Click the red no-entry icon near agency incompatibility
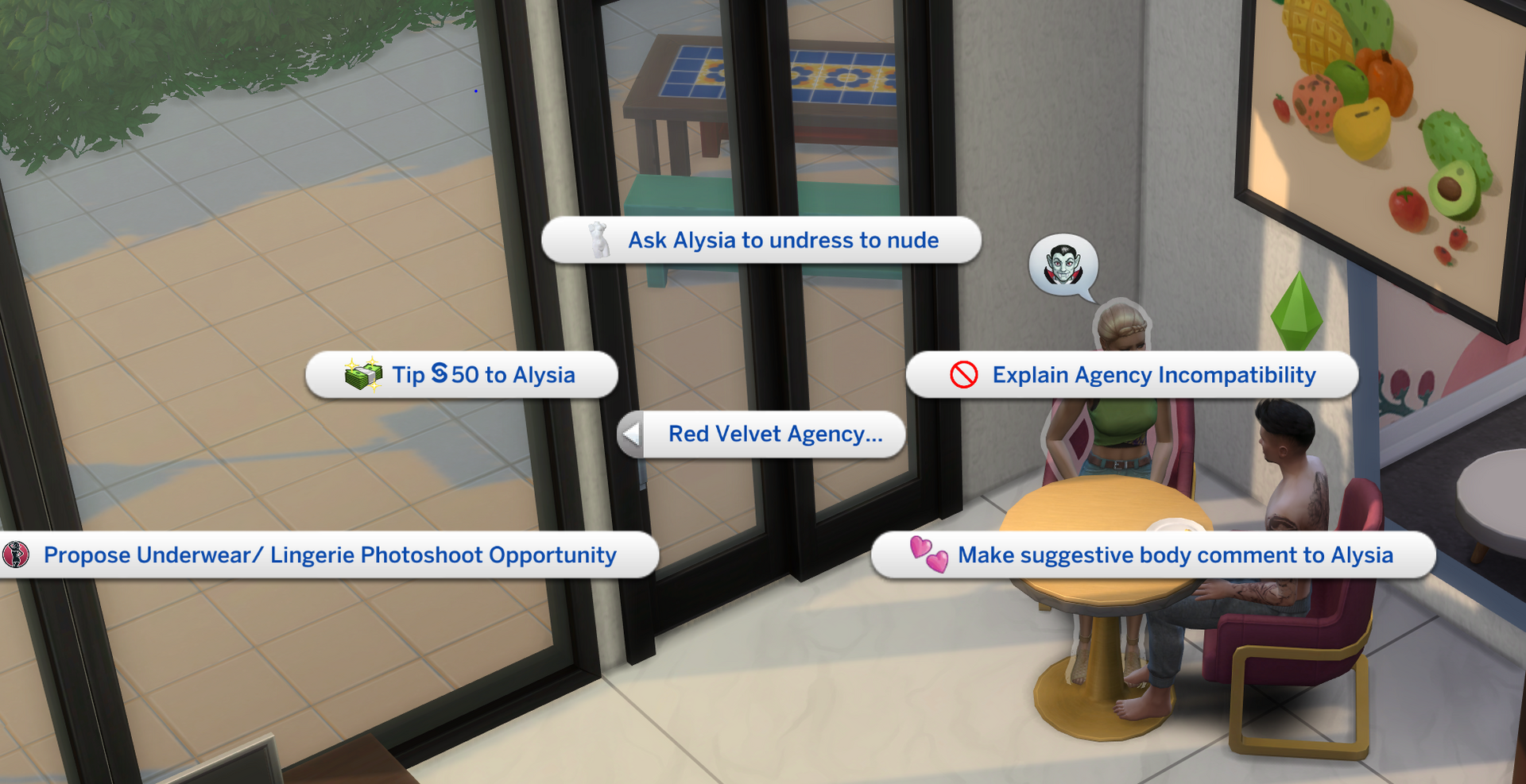This screenshot has height=784, width=1526. pyautogui.click(x=962, y=375)
